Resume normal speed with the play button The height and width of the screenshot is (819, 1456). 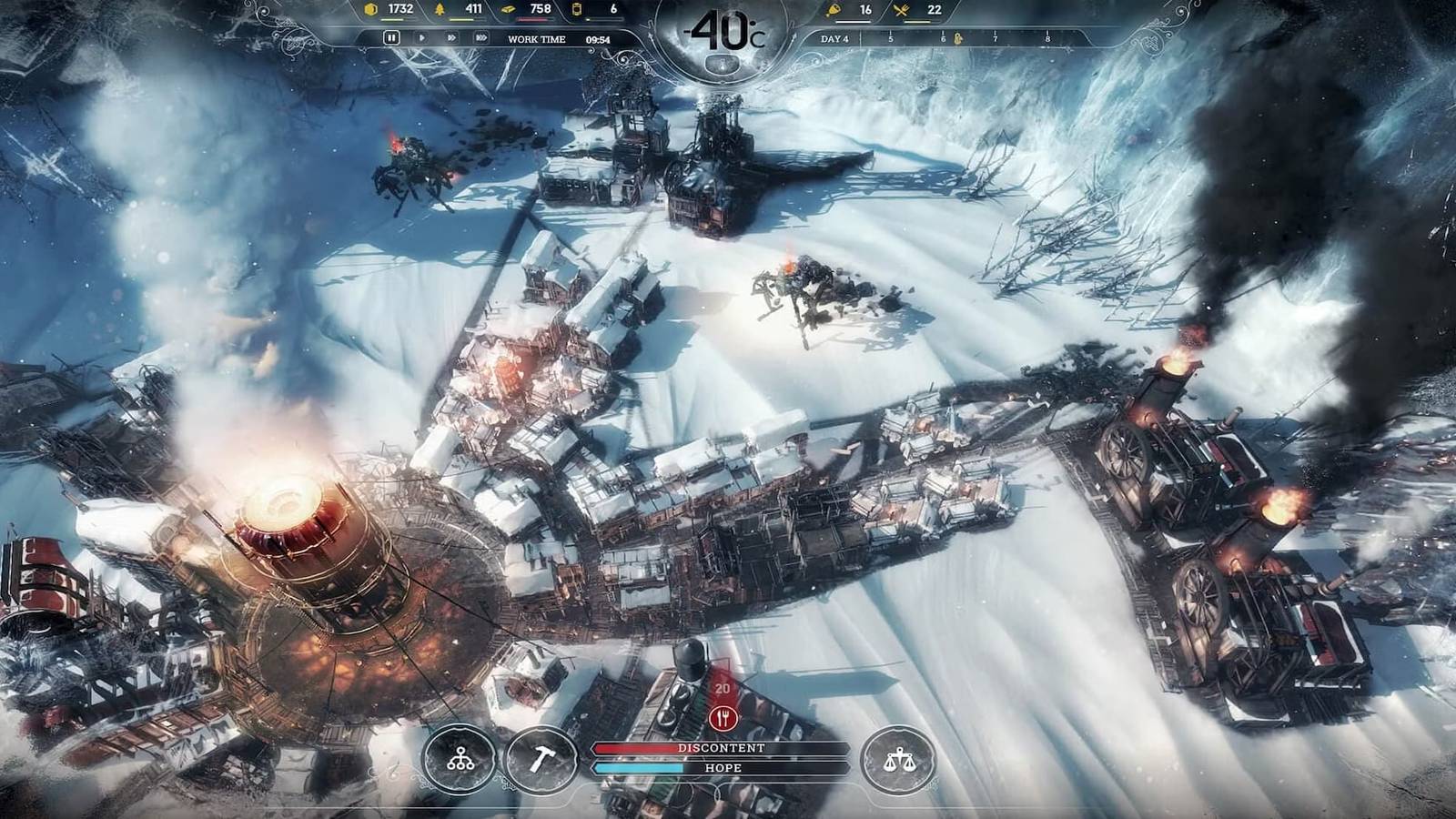[x=421, y=39]
